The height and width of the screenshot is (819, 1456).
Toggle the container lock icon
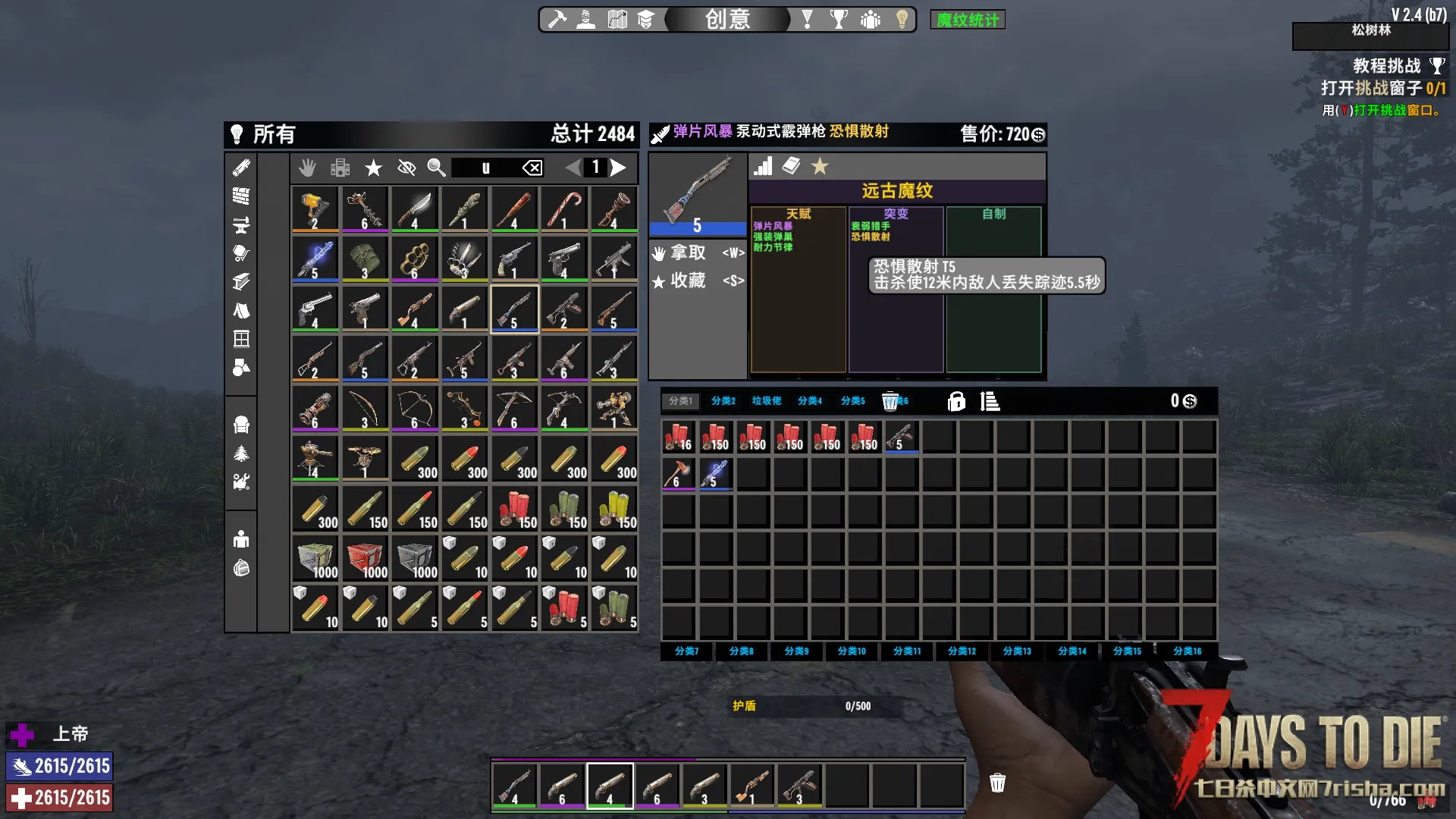956,401
